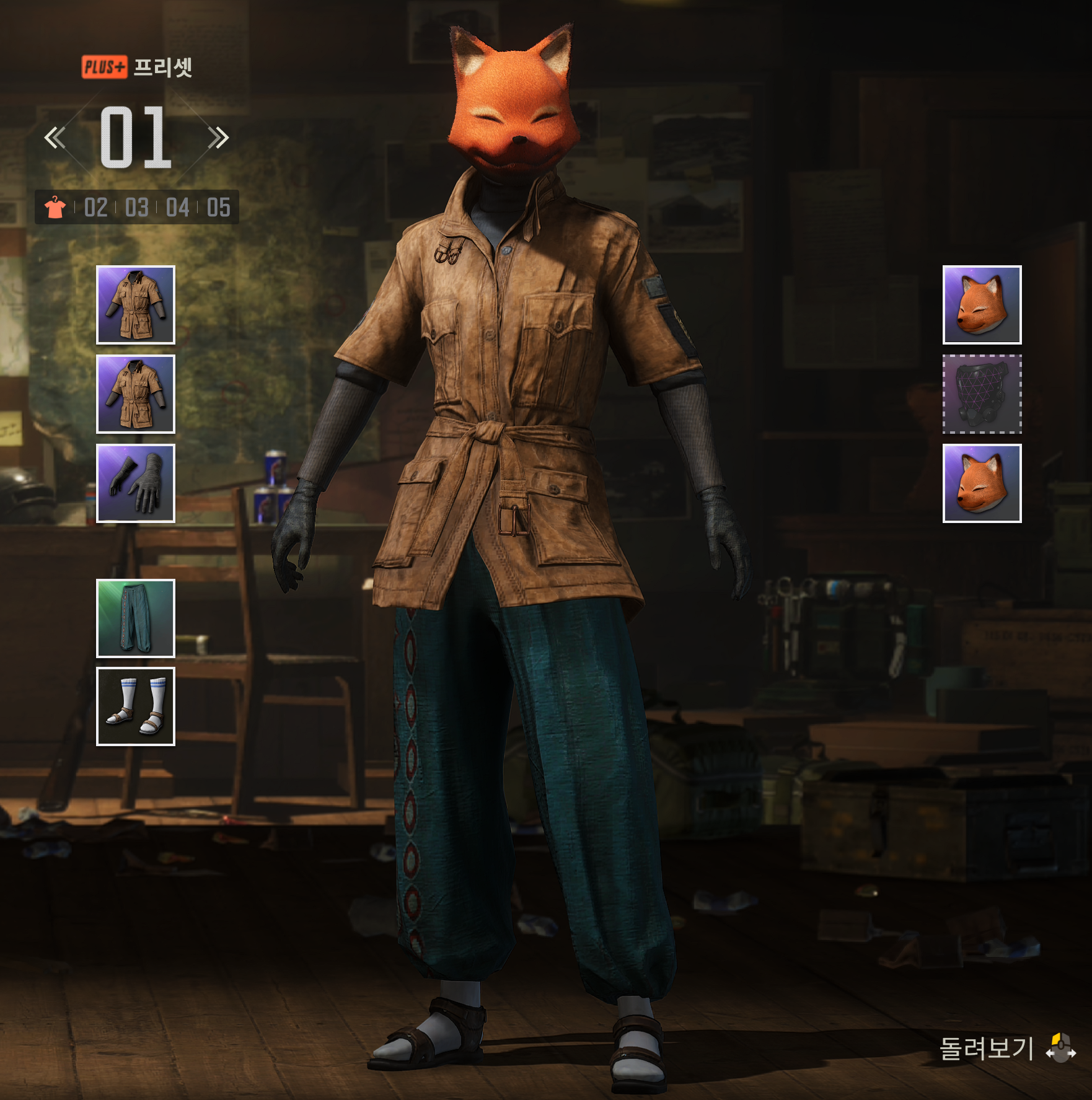Switch to preset 03
The height and width of the screenshot is (1100, 1092).
point(137,208)
